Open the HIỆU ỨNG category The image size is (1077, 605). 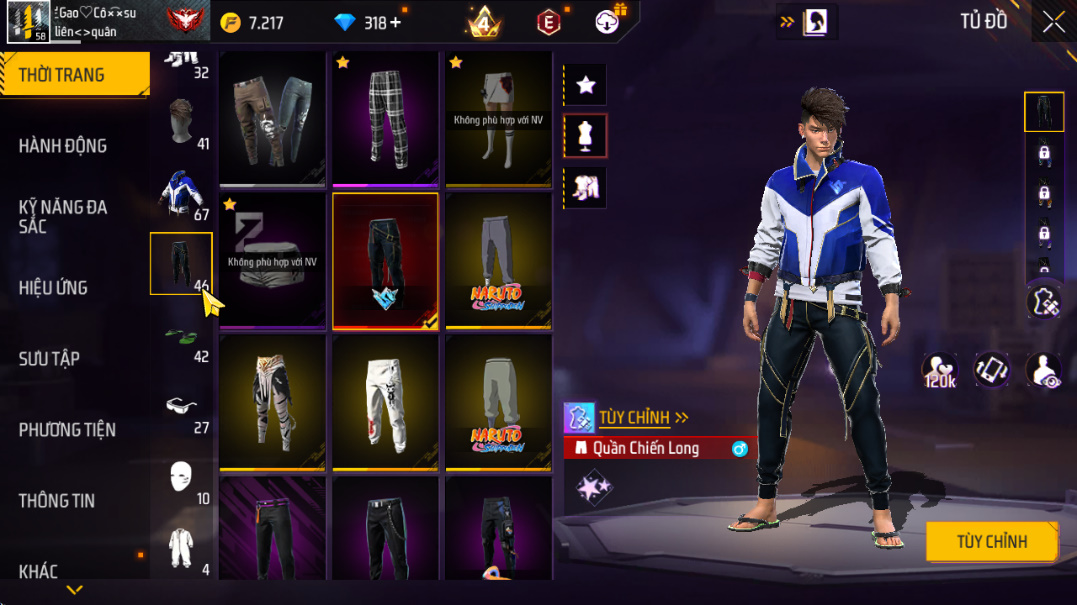pos(53,288)
